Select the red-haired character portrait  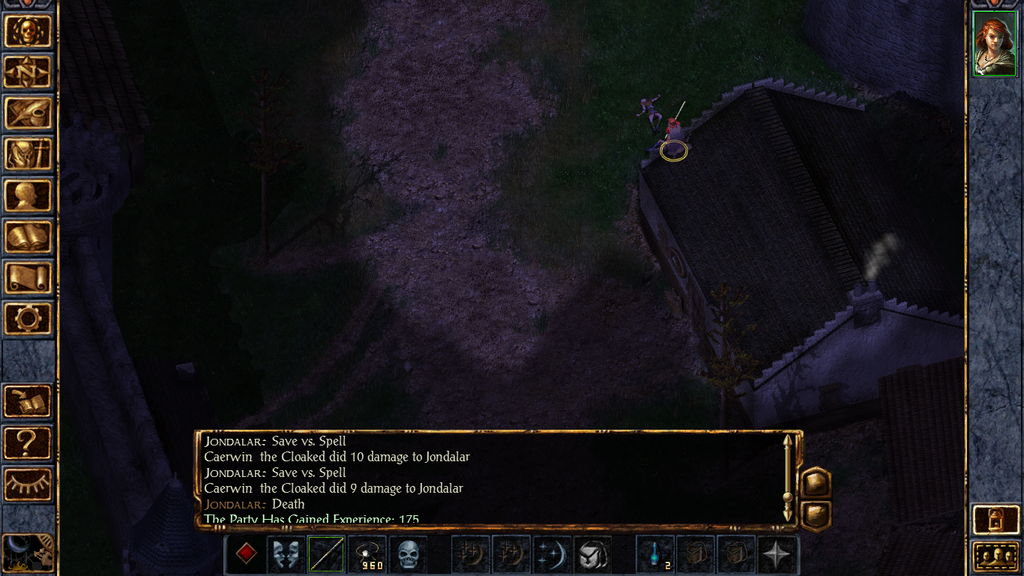(x=994, y=47)
